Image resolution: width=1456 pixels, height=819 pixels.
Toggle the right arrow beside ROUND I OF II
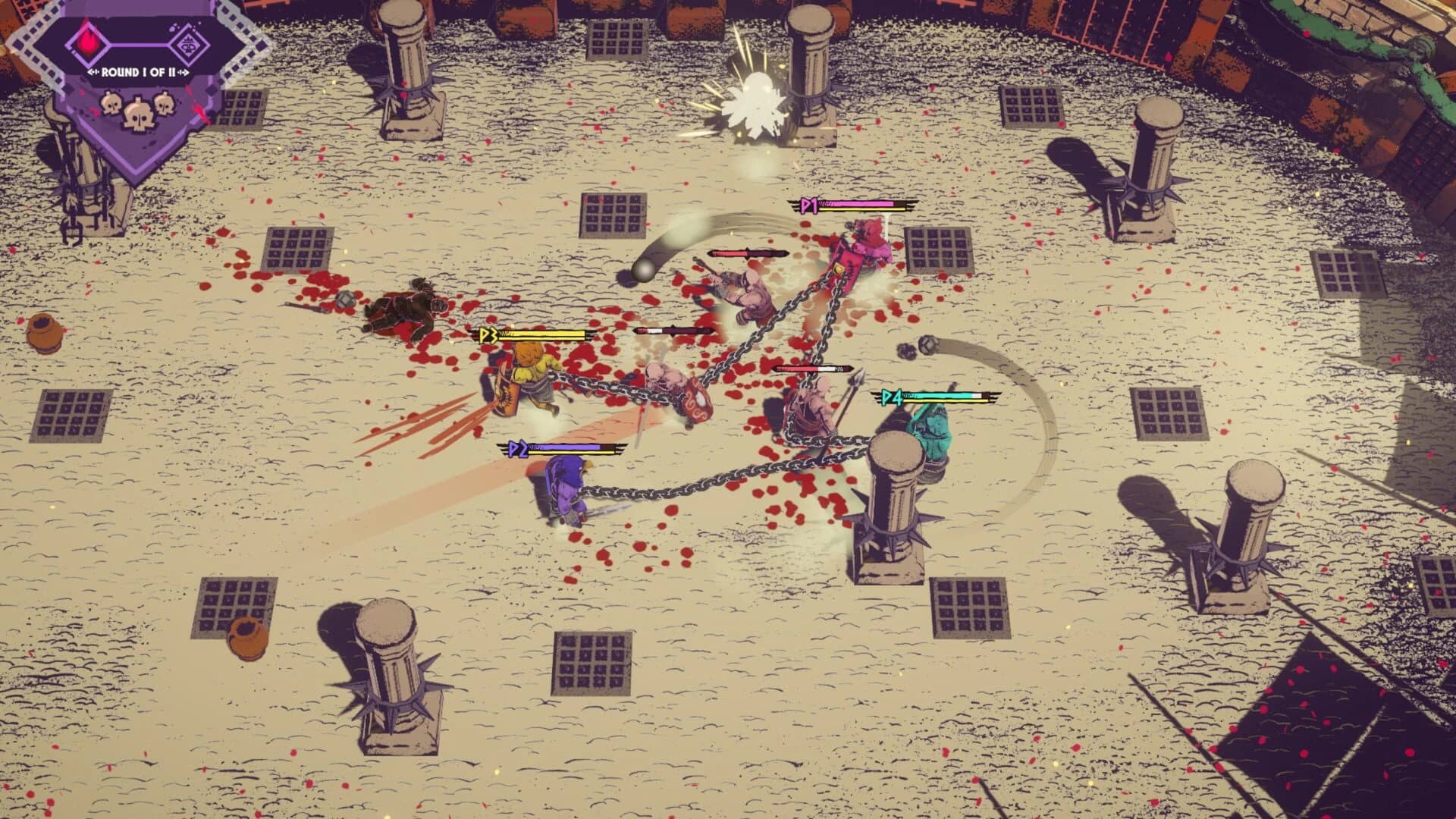point(183,72)
